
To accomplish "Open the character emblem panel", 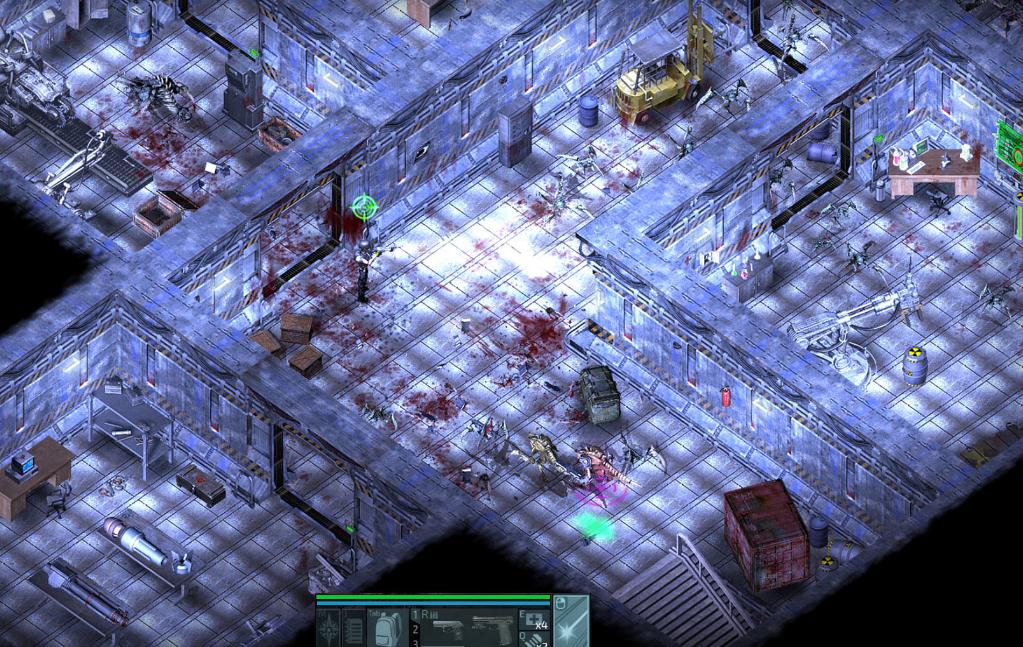I will tap(329, 630).
